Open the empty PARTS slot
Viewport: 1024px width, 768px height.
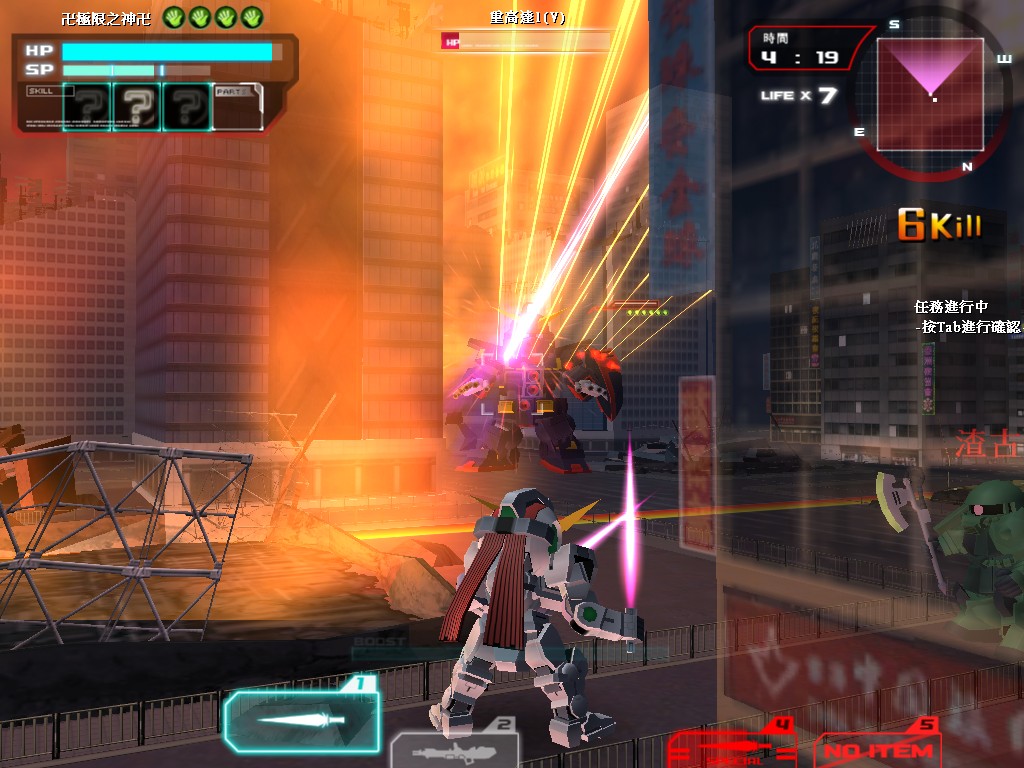(x=238, y=106)
